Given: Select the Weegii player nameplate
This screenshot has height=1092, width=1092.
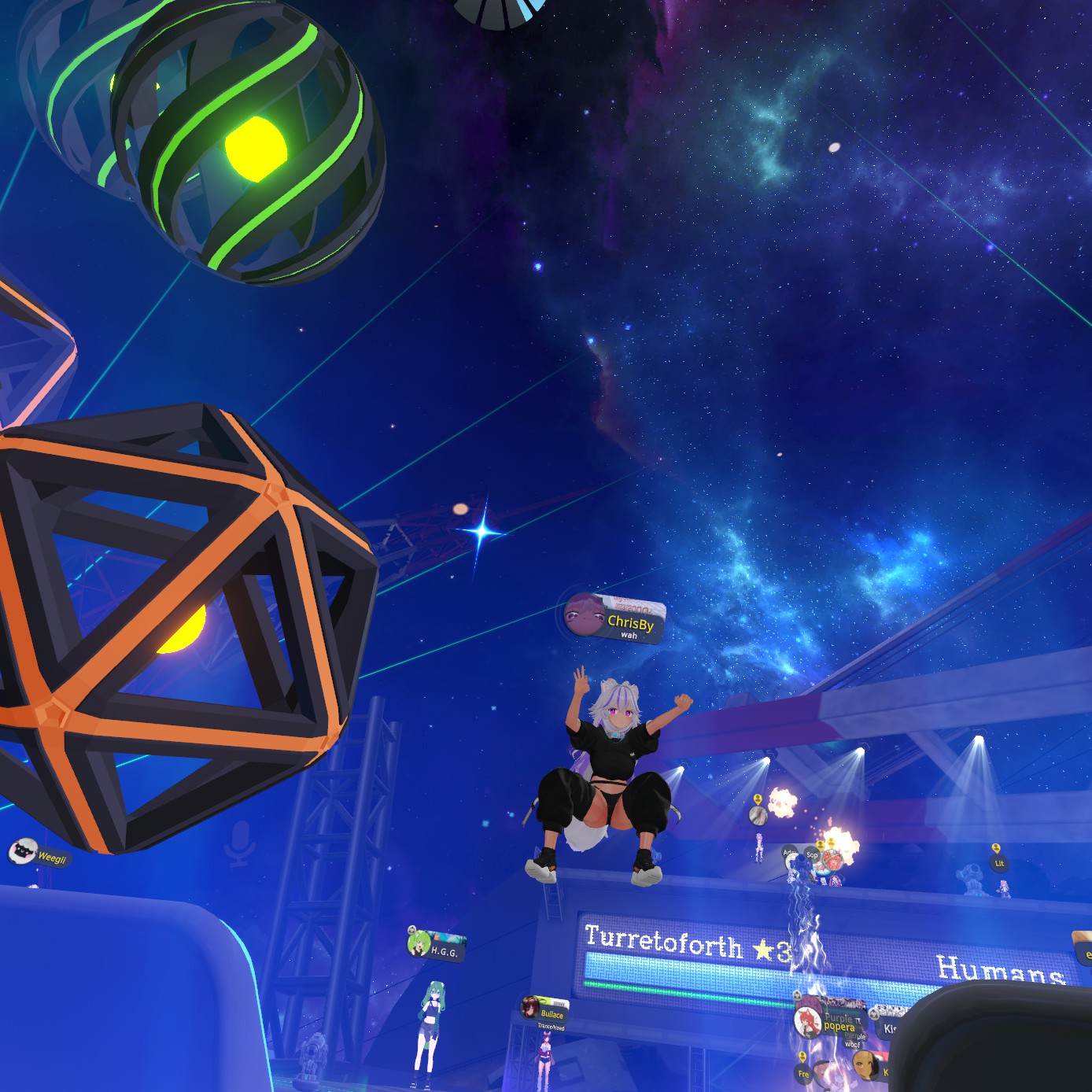Looking at the screenshot, I should [40, 855].
